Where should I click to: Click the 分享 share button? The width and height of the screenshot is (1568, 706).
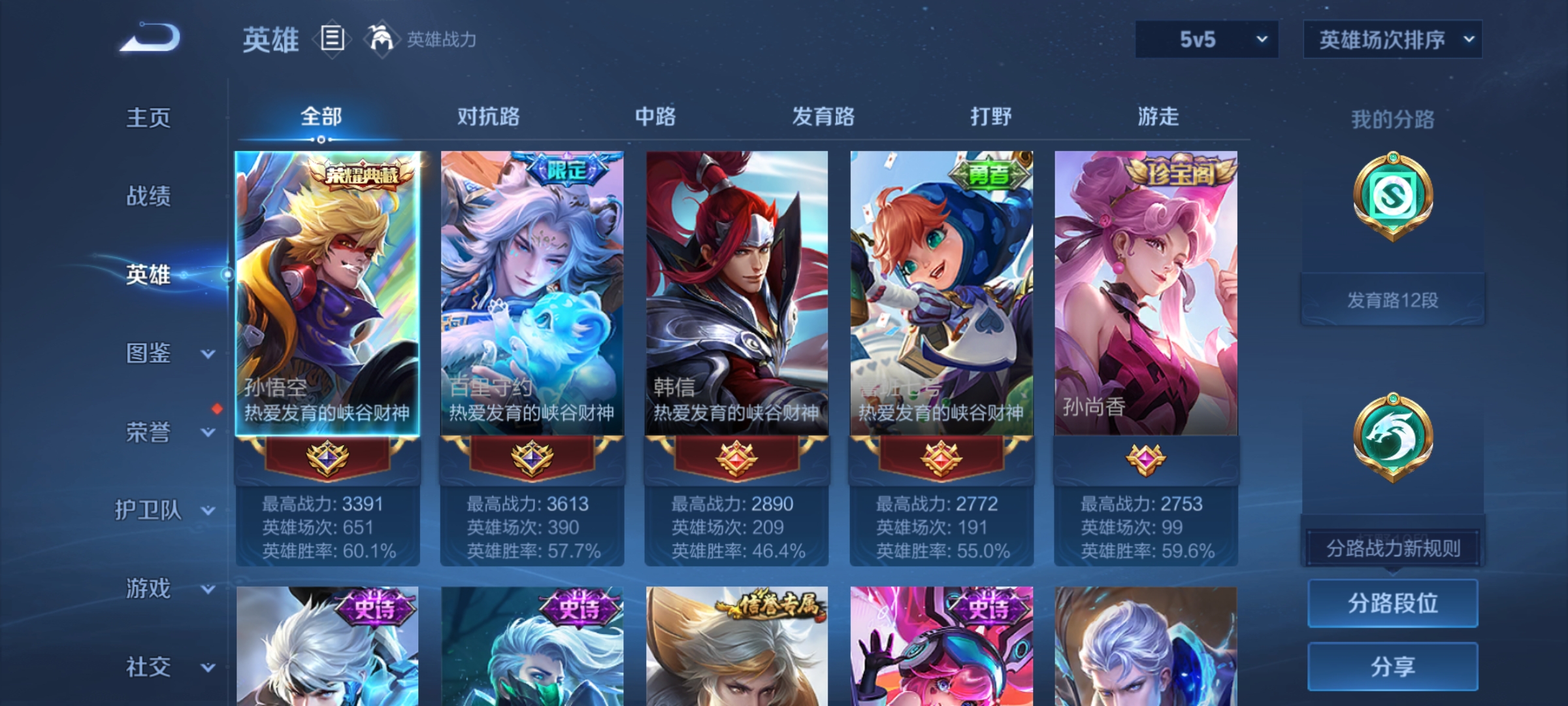pyautogui.click(x=1392, y=665)
